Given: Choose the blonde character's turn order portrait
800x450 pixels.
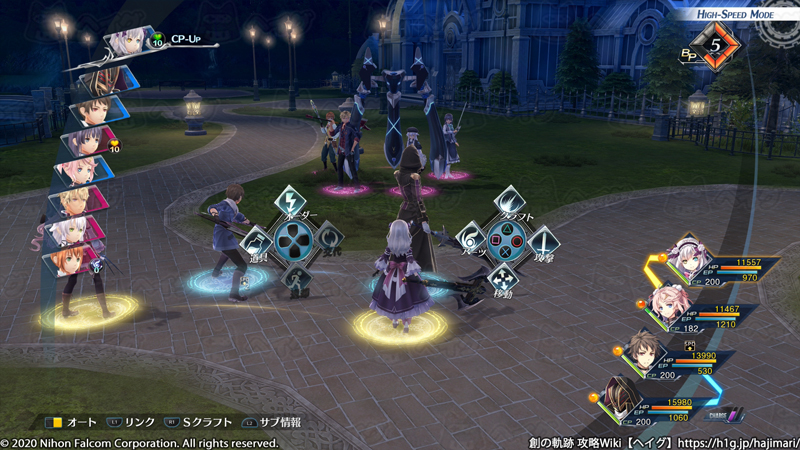Looking at the screenshot, I should click(70, 203).
